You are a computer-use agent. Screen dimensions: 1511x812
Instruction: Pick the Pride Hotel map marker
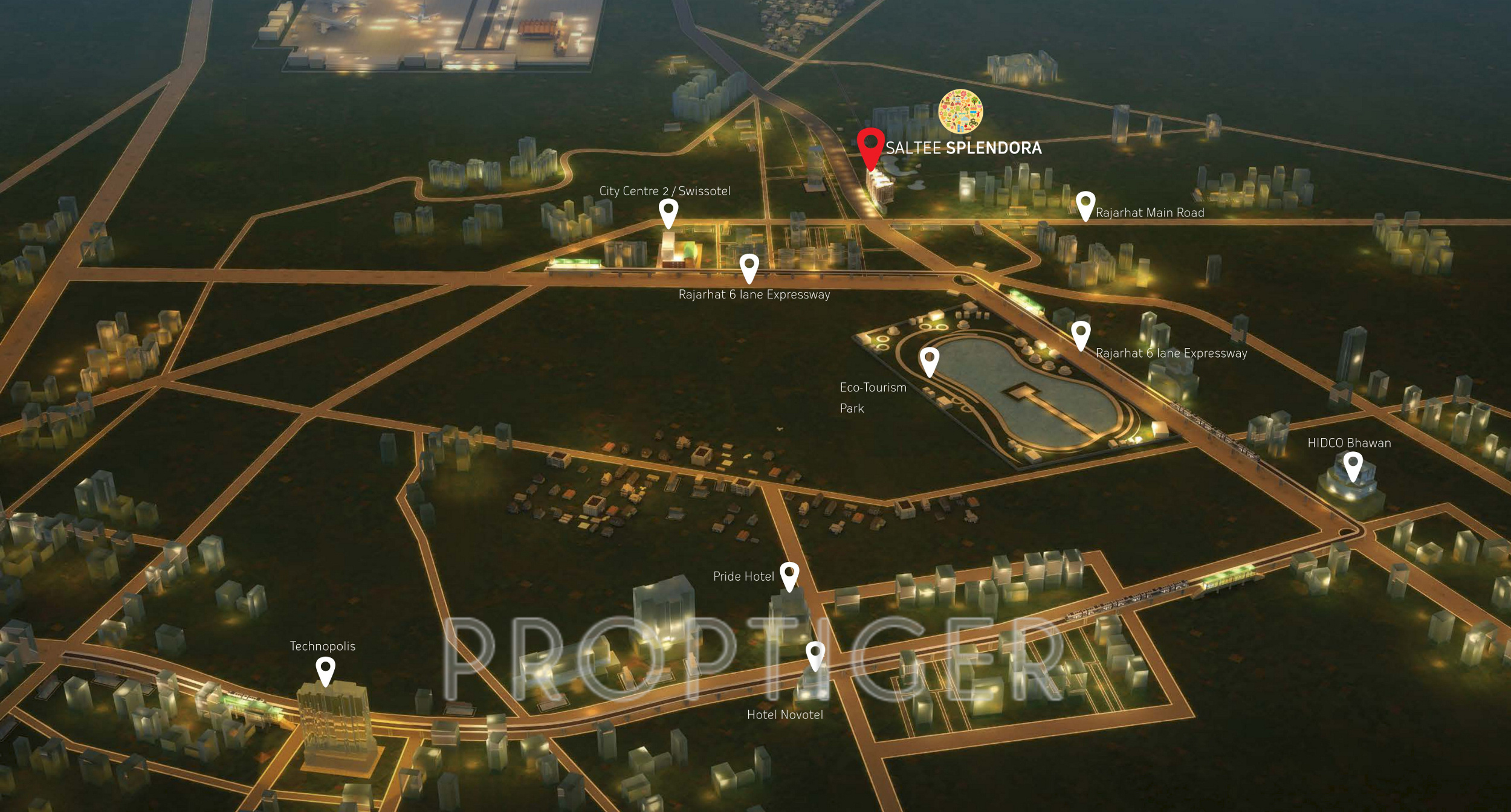(789, 575)
